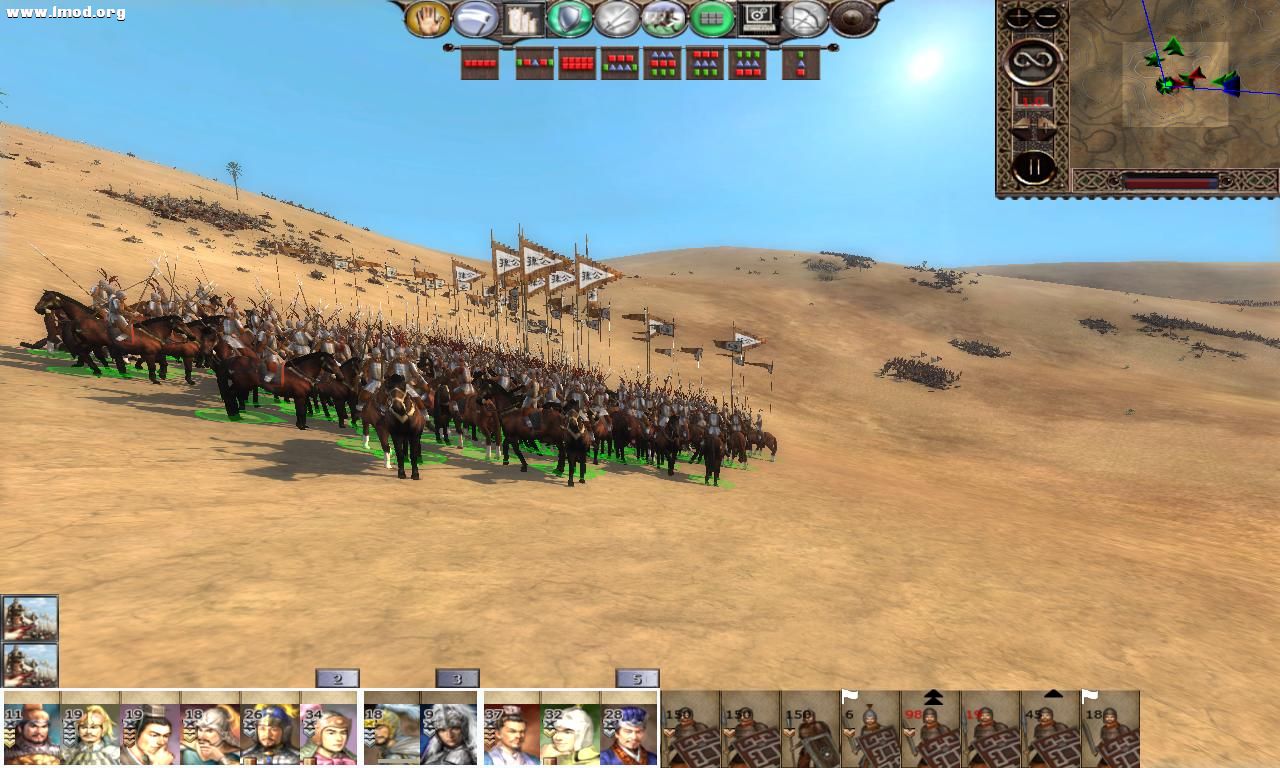1280x768 pixels.
Task: Switch to unit group tab 3
Action: 458,678
